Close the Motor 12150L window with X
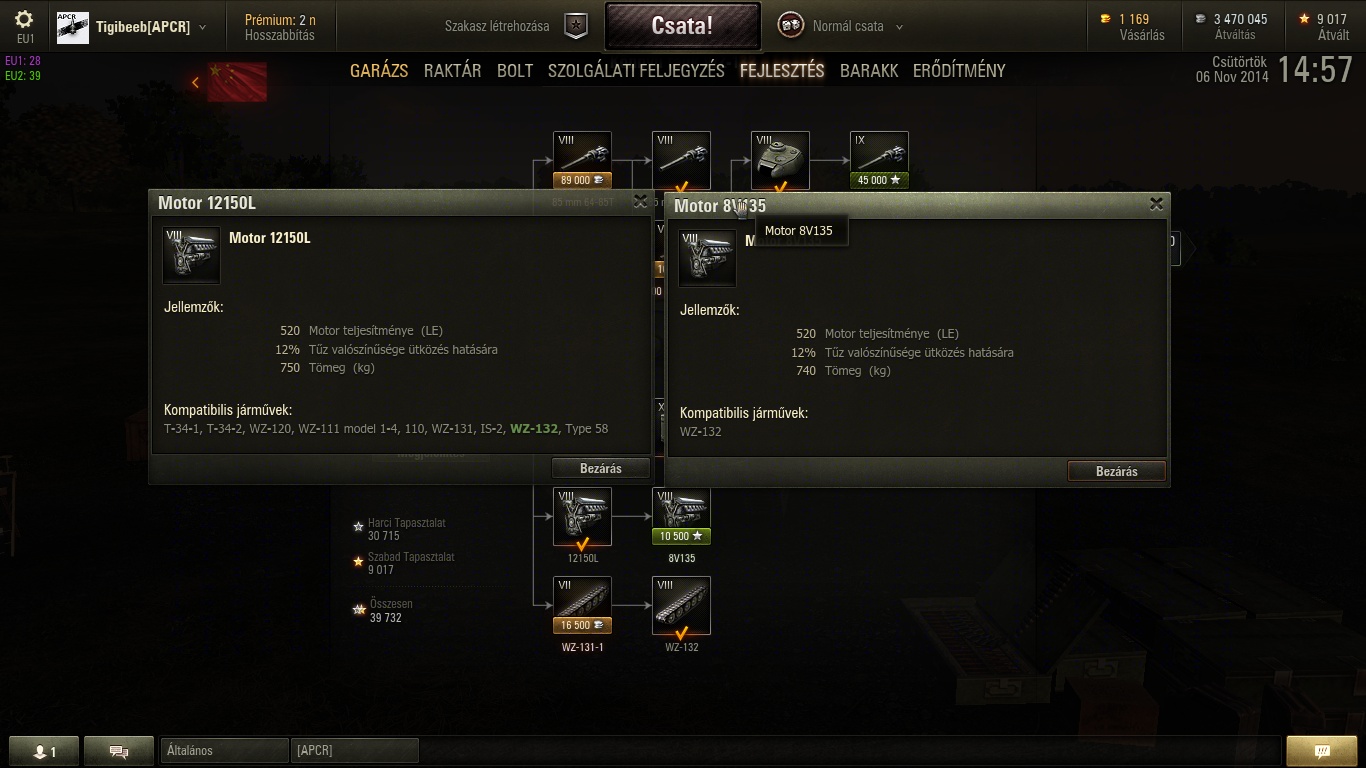 (641, 202)
